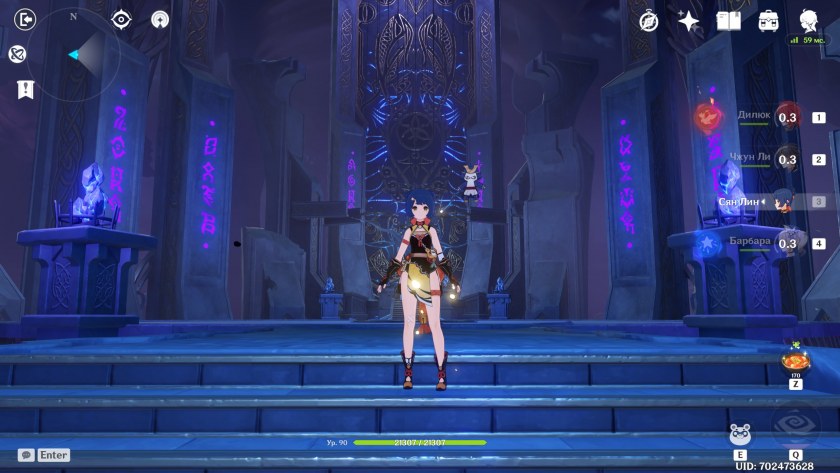Toggle the eye-shaped elemental sight icon
The image size is (840, 473).
[x=121, y=19]
